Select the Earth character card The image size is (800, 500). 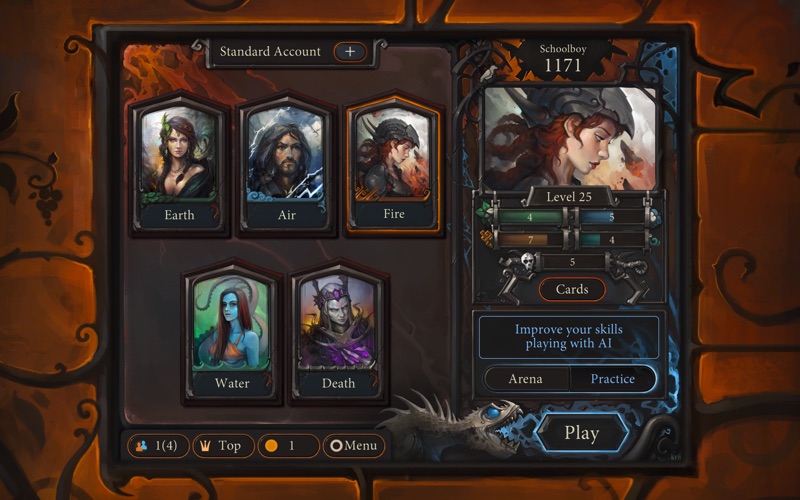(180, 165)
